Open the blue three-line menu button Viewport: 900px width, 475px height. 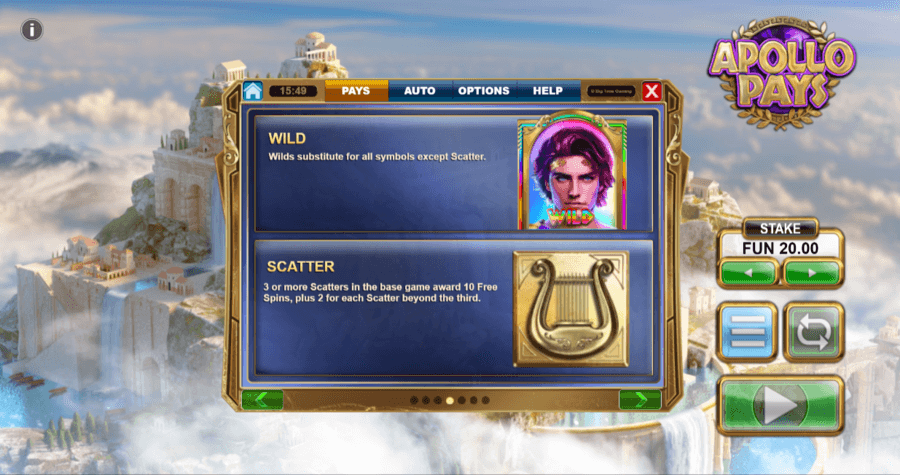pos(748,332)
